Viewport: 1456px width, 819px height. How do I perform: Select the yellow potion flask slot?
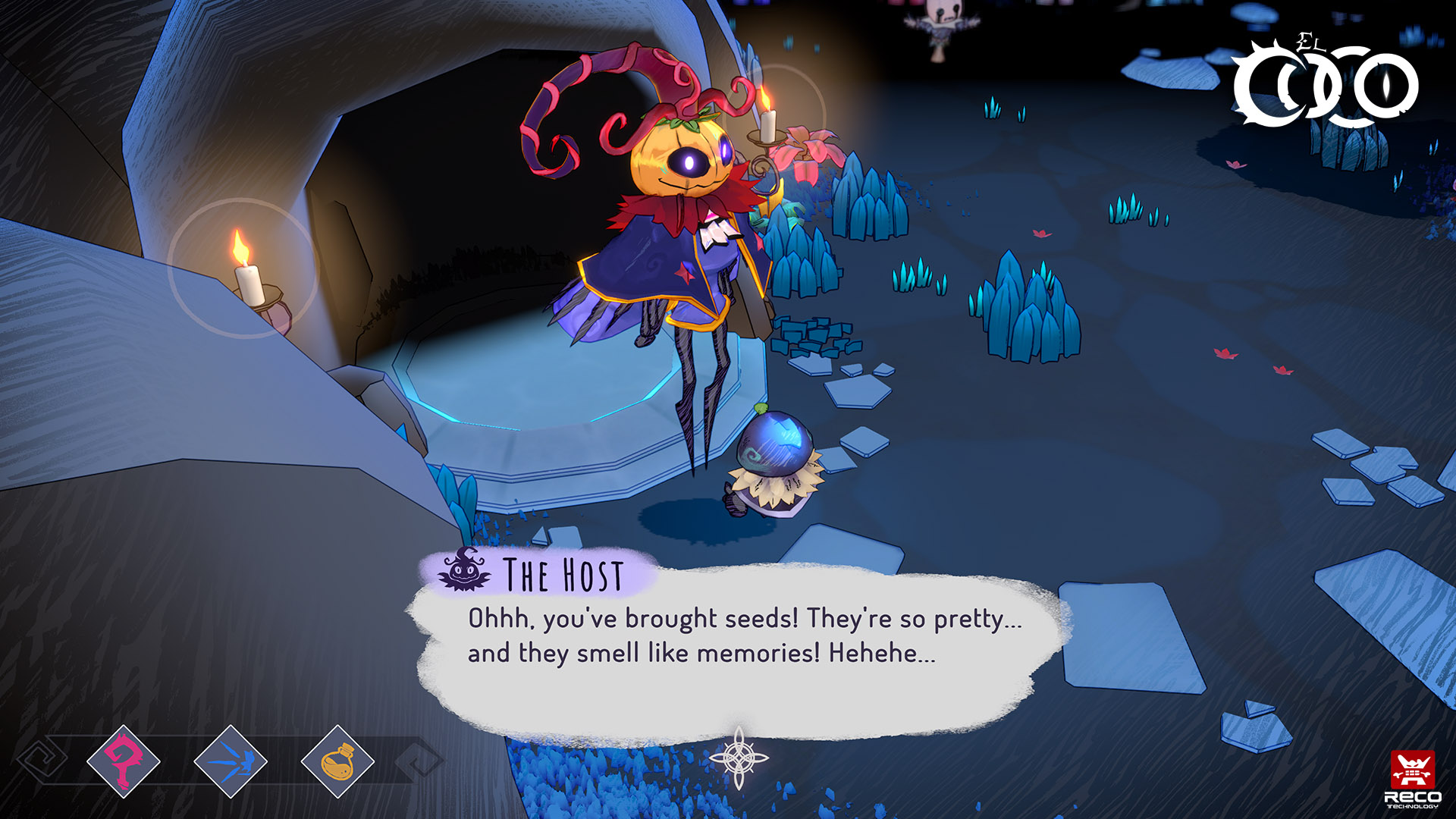337,761
